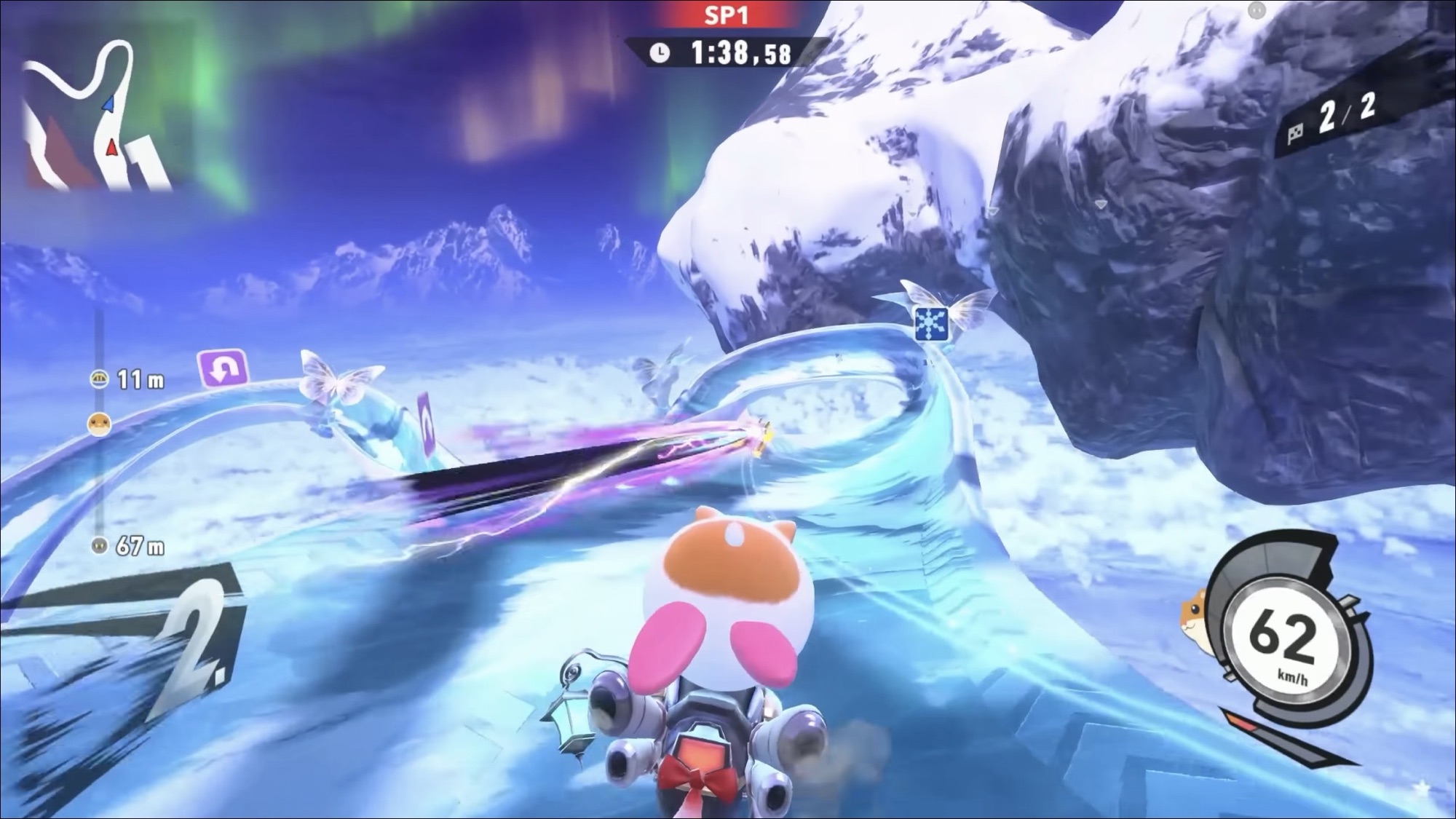Viewport: 1456px width, 819px height.
Task: Click the leading rival's icon at 11 m
Action: pos(99,379)
